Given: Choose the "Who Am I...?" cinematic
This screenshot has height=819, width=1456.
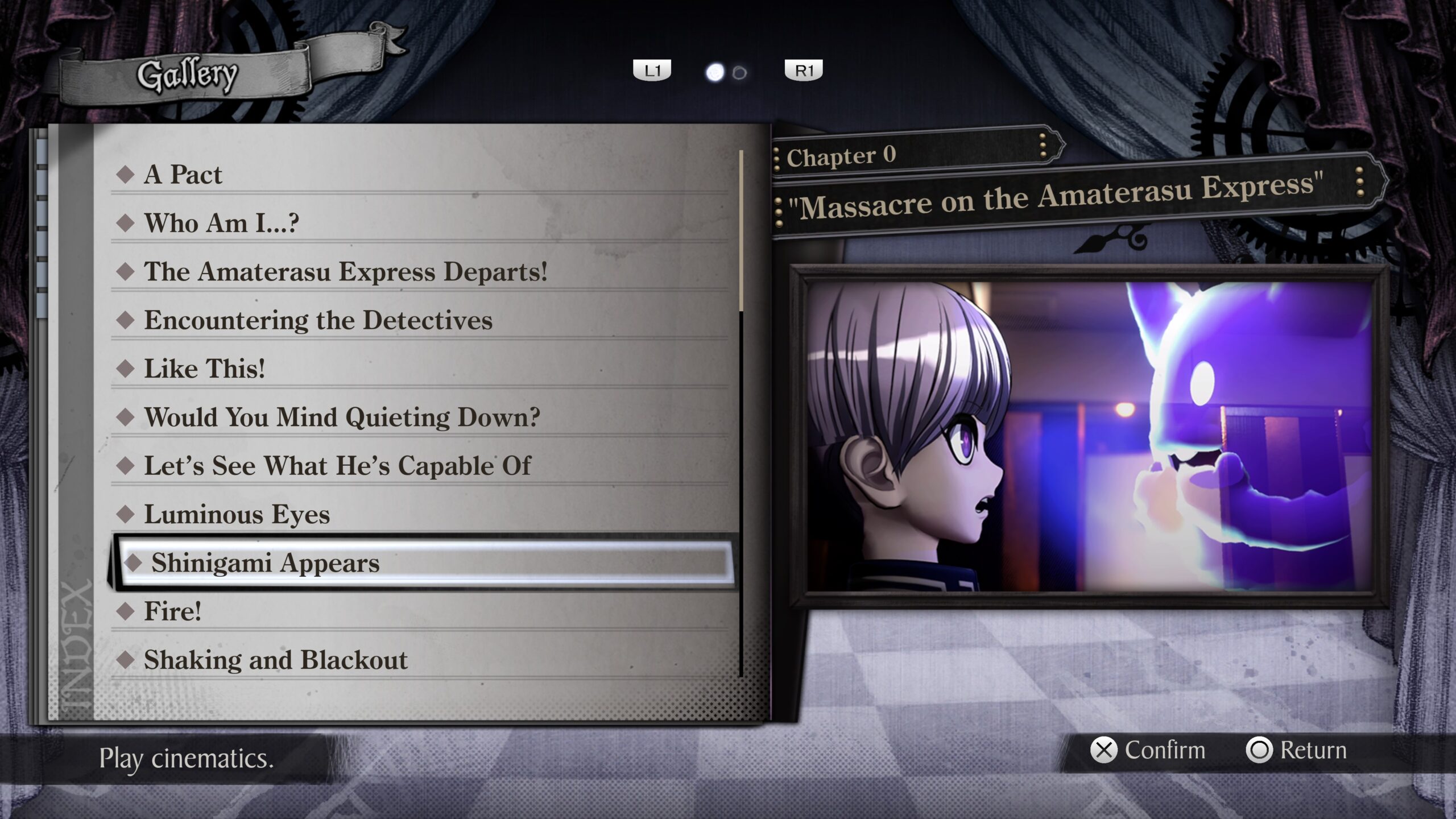Looking at the screenshot, I should point(221,223).
